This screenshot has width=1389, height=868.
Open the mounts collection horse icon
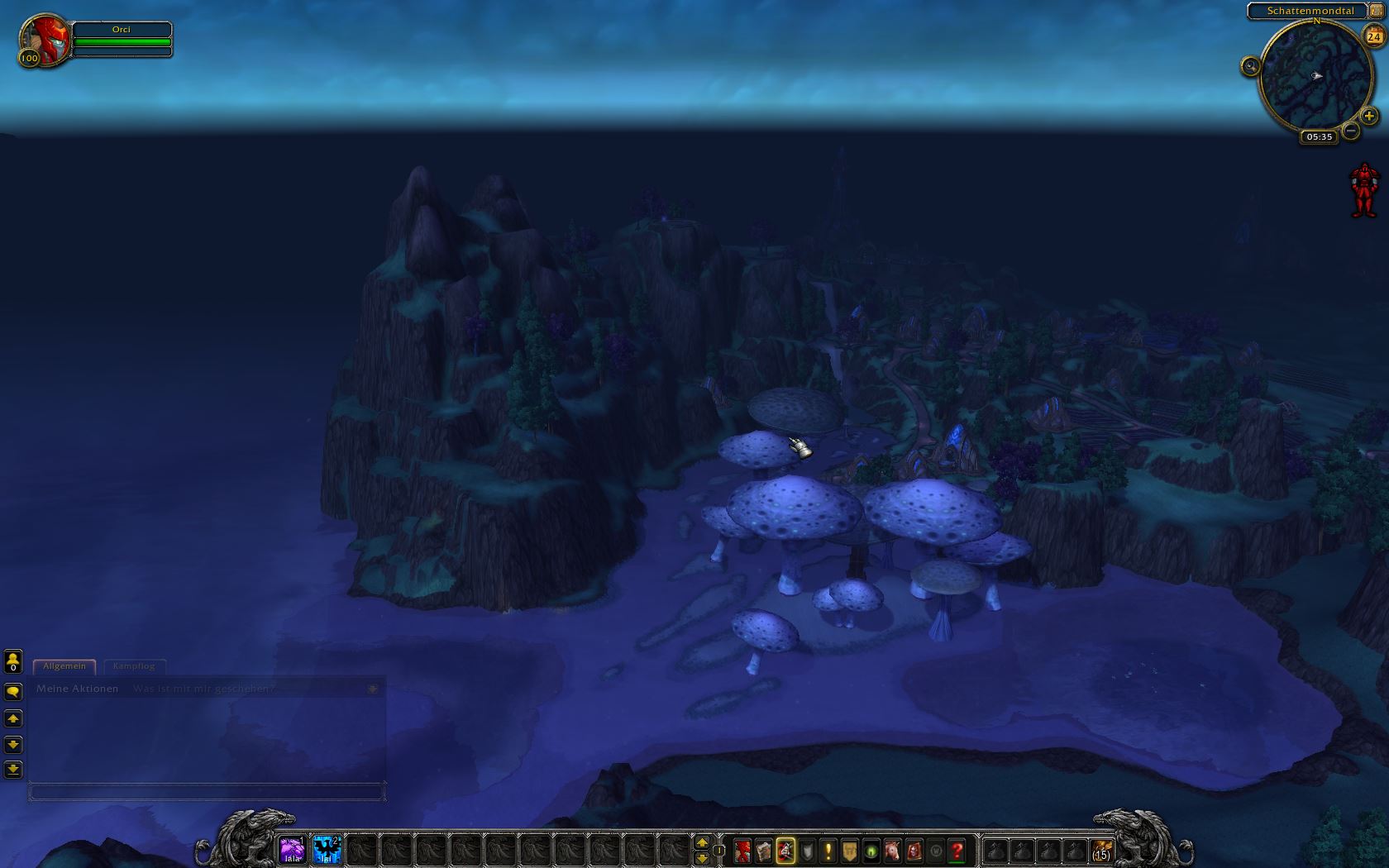pos(893,851)
